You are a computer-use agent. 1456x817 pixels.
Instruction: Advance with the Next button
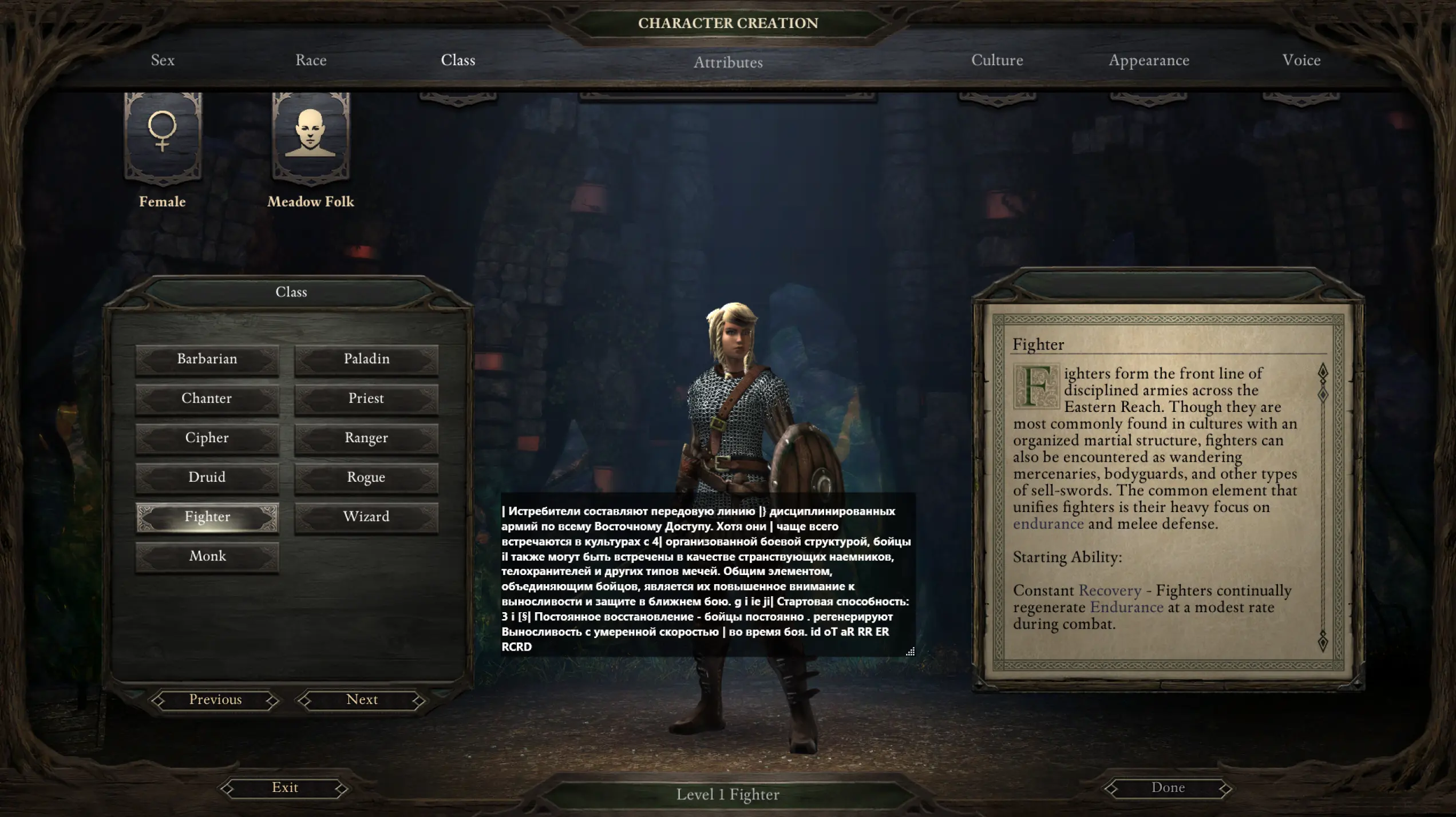click(362, 700)
